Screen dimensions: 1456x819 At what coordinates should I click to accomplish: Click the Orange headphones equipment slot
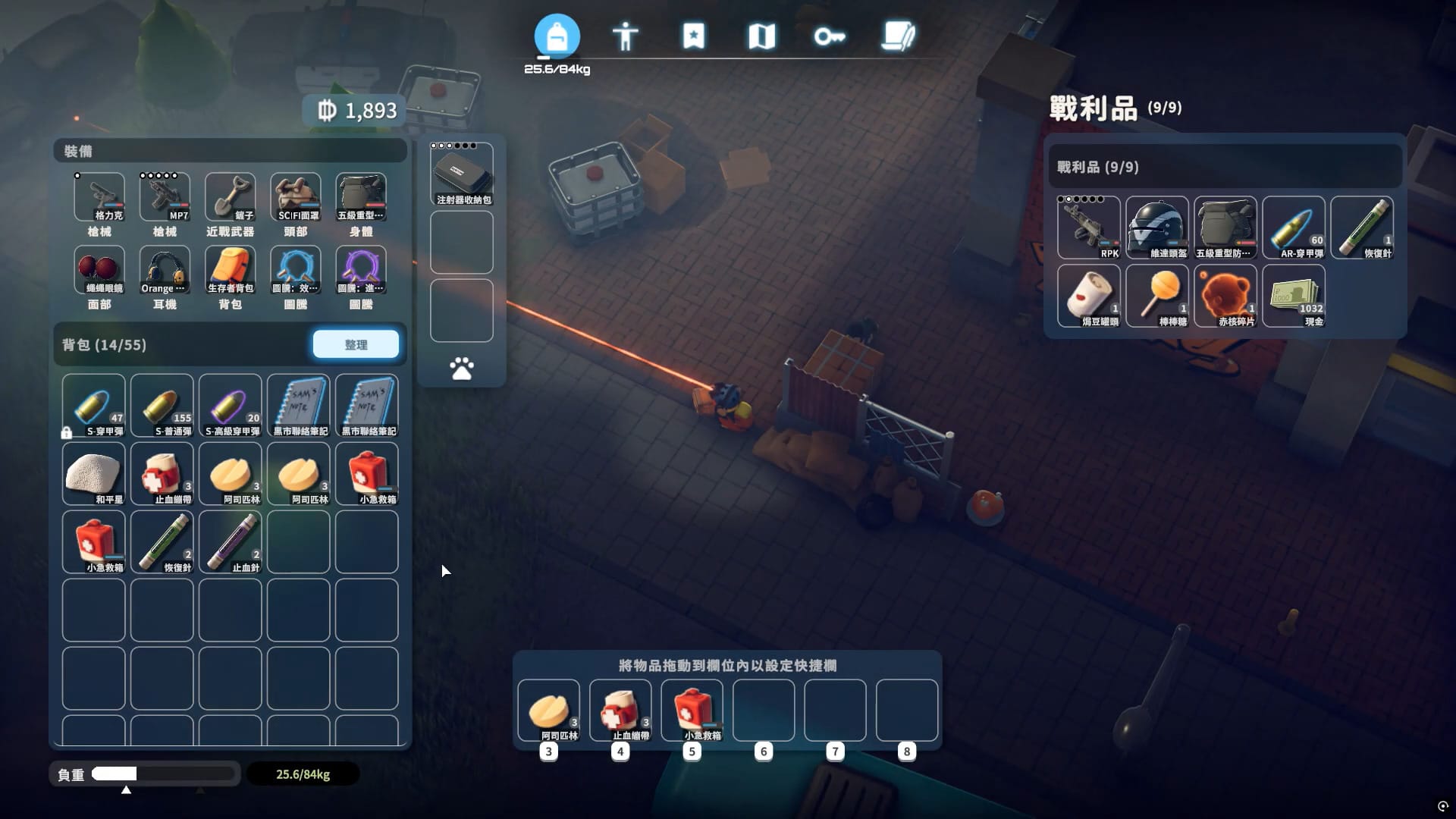coord(165,270)
